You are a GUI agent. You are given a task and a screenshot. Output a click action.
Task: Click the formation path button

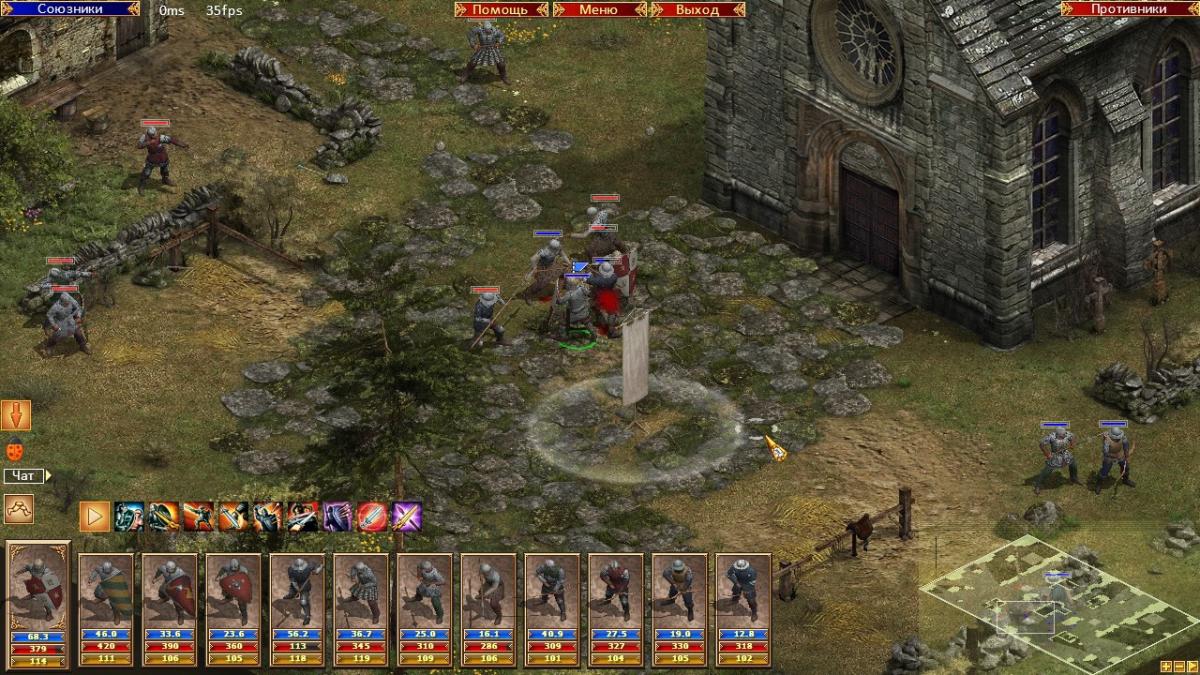pos(18,509)
